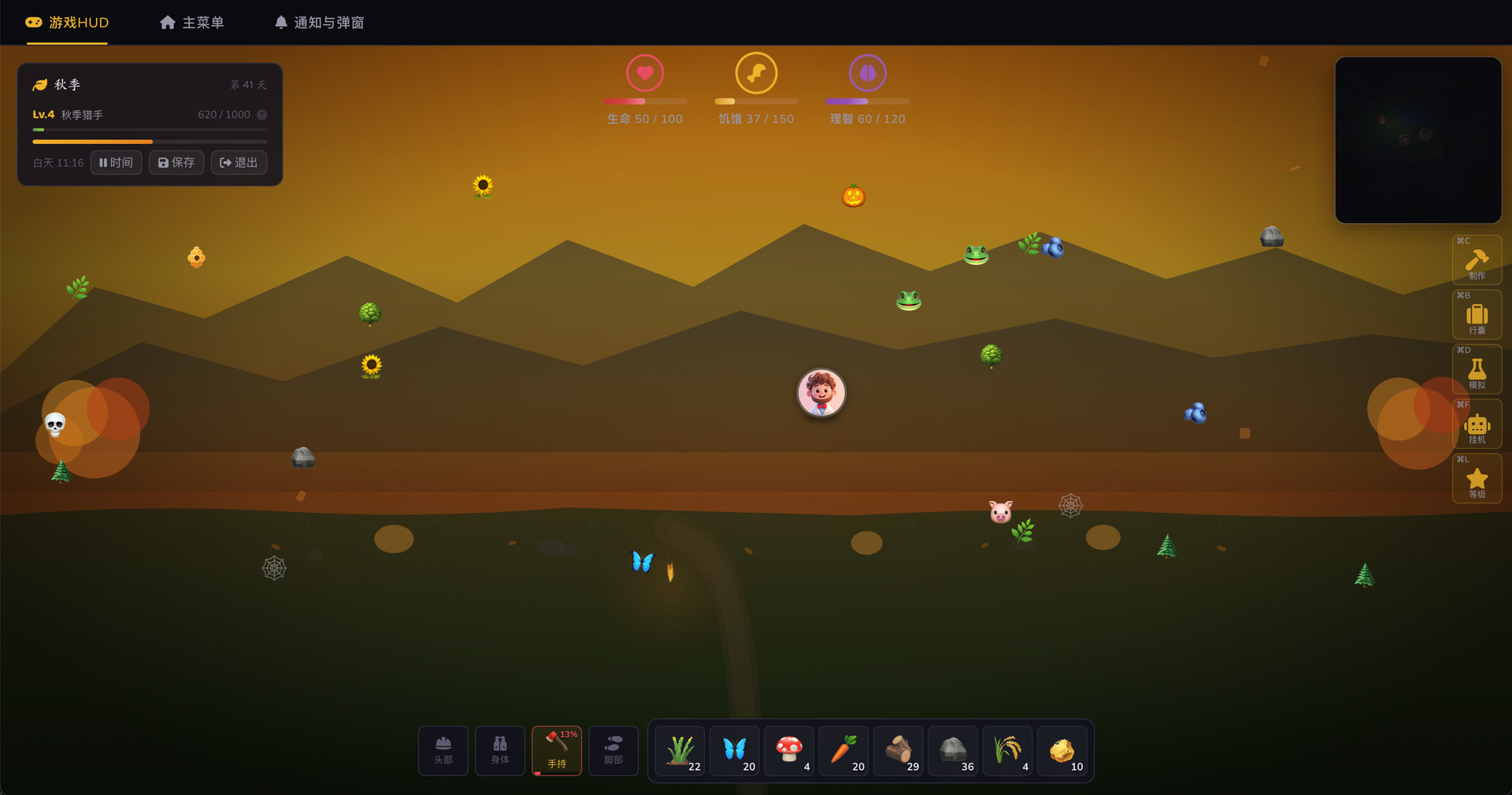Open the 行囊 backpack button
1512x795 pixels.
pyautogui.click(x=1477, y=316)
